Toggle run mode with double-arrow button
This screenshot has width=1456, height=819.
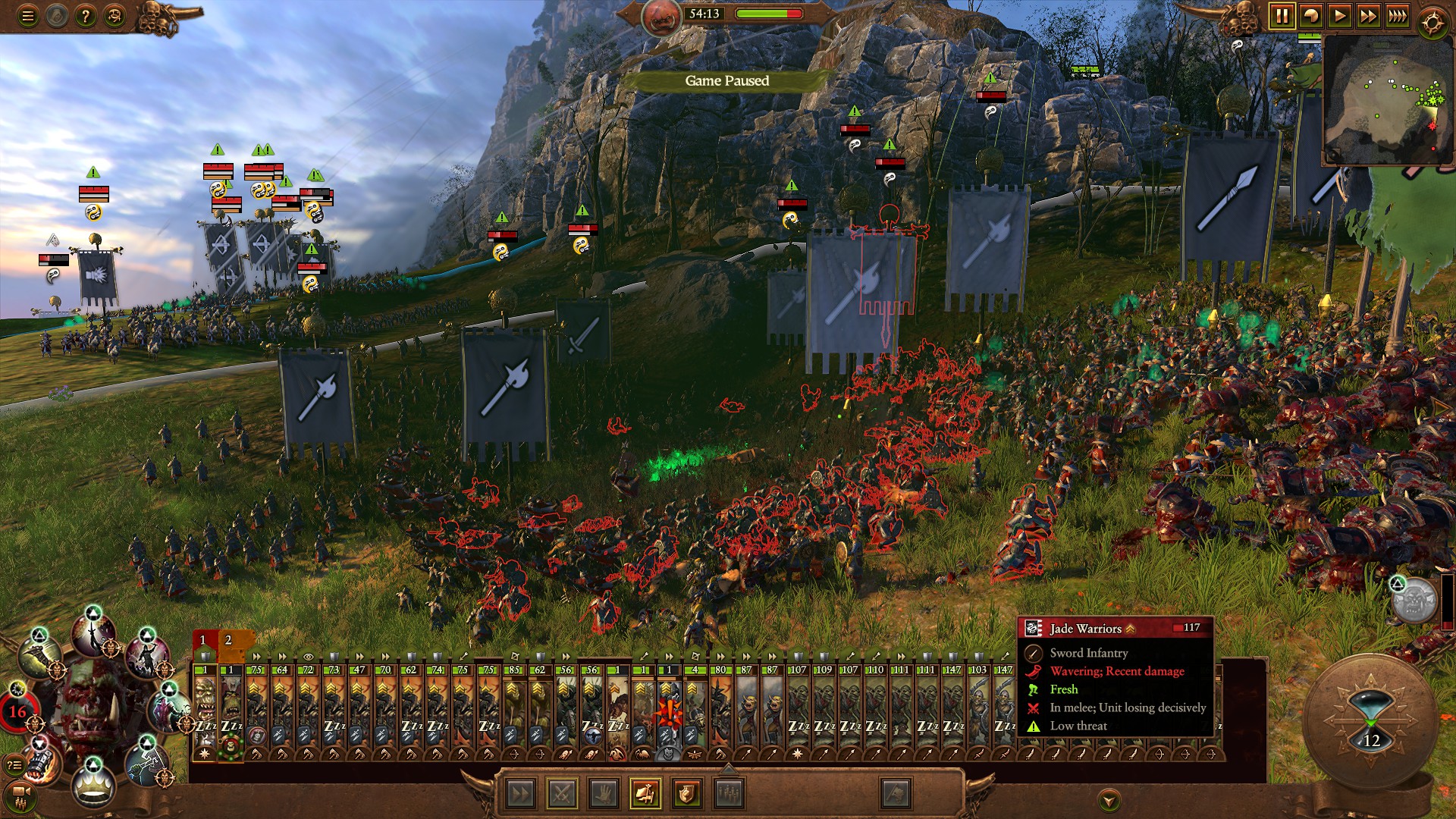tap(520, 794)
